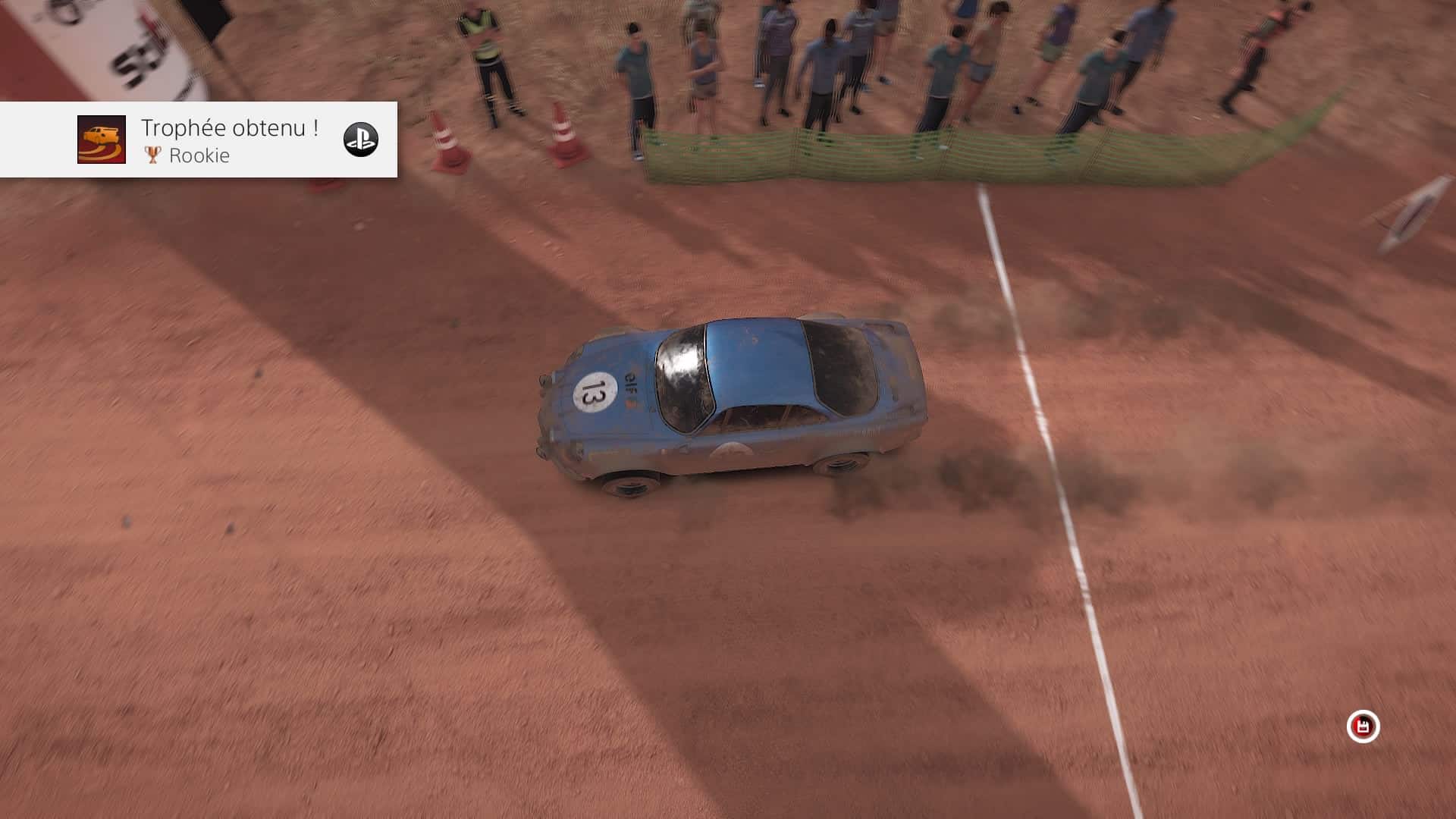Click the orange car trophy thumbnail
This screenshot has width=1456, height=819.
[x=102, y=140]
